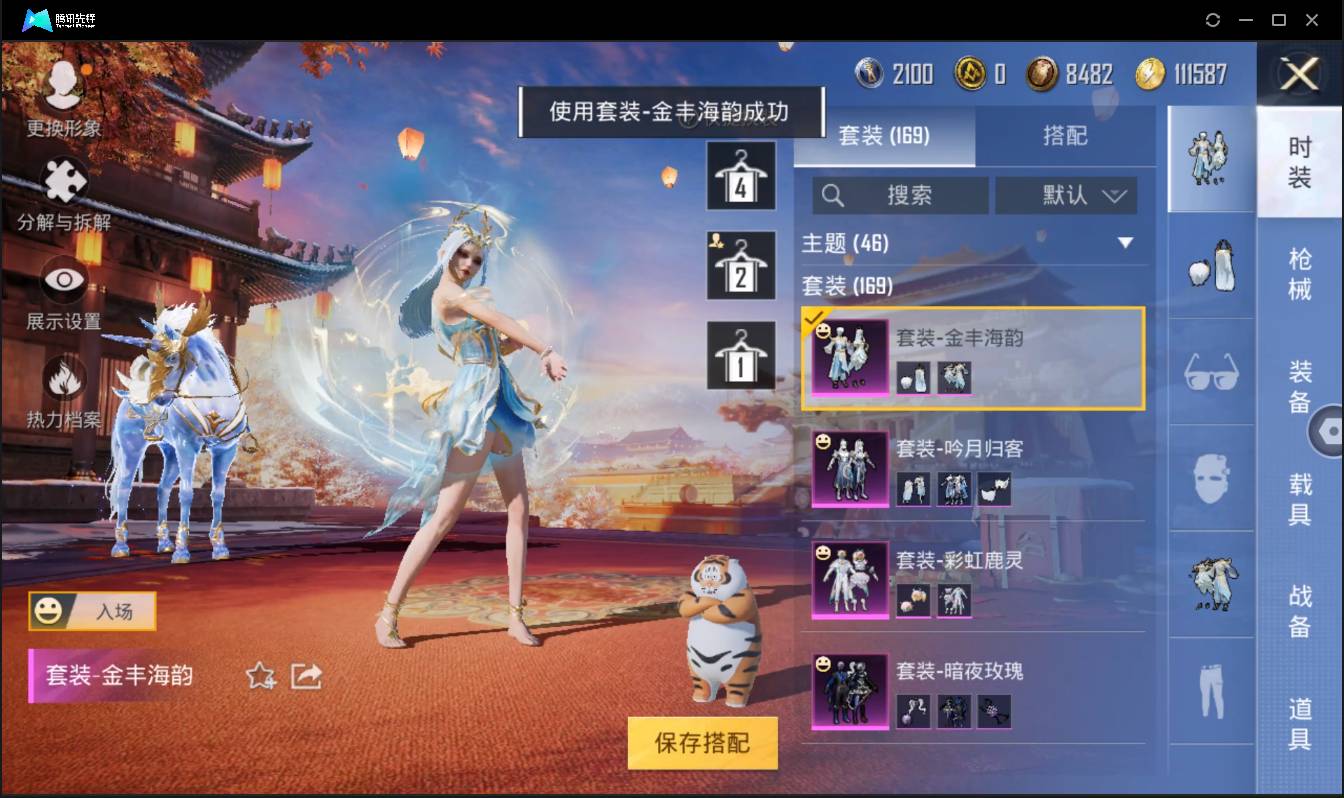This screenshot has width=1344, height=798.
Task: Select the face mask category icon
Action: (1210, 478)
